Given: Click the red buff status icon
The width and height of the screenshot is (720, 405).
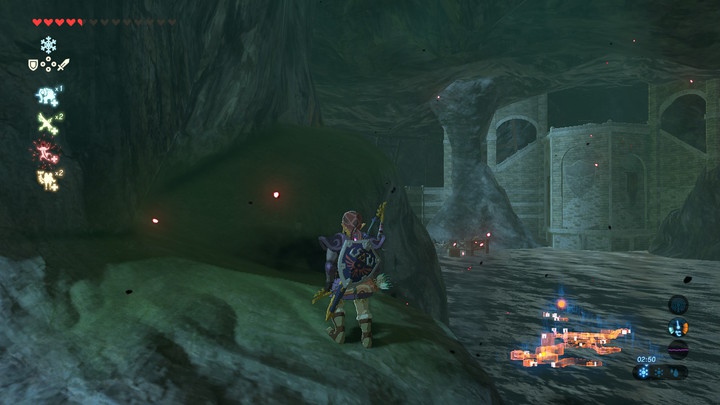Looking at the screenshot, I should 46,151.
